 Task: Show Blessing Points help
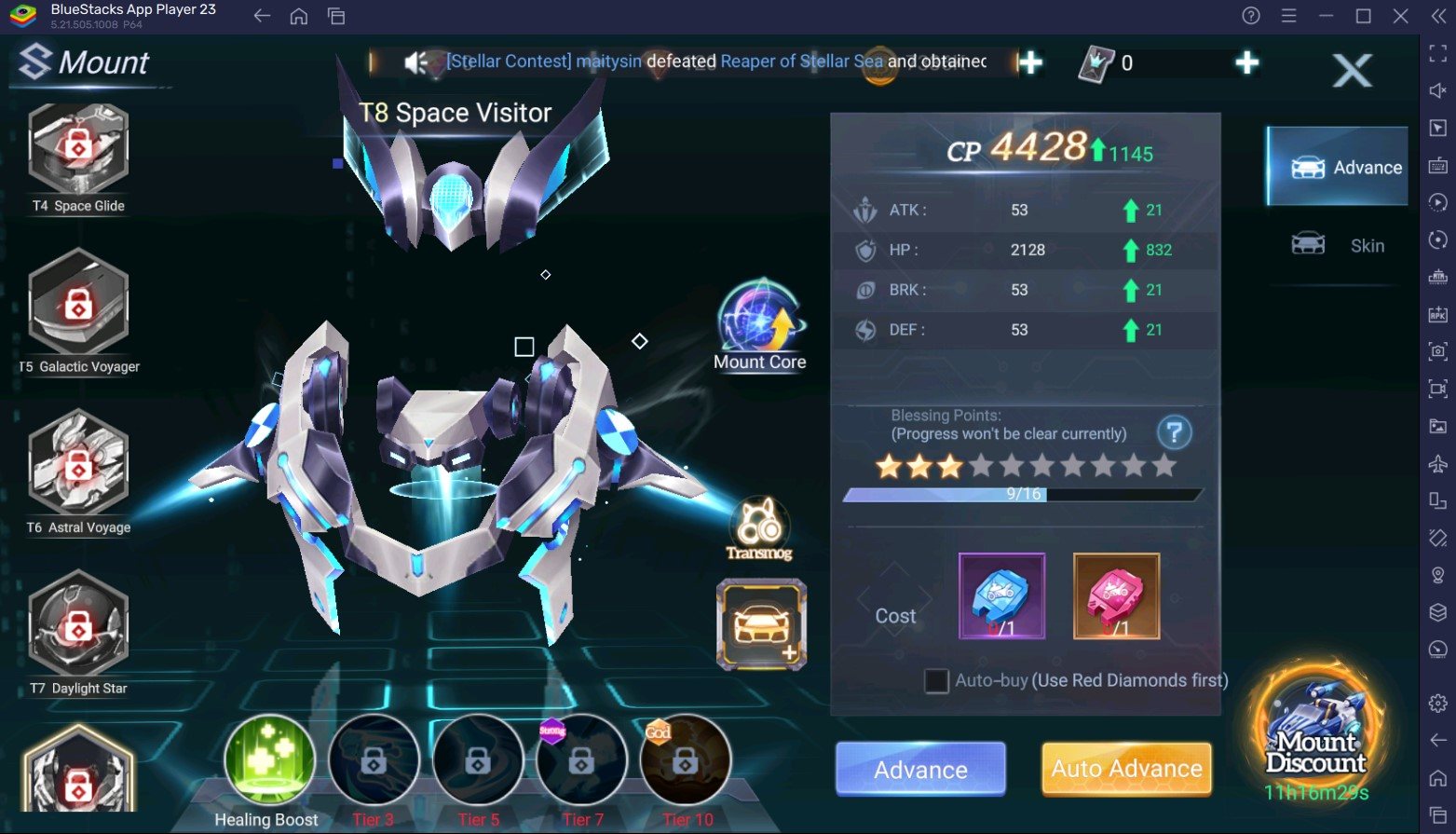pyautogui.click(x=1174, y=432)
